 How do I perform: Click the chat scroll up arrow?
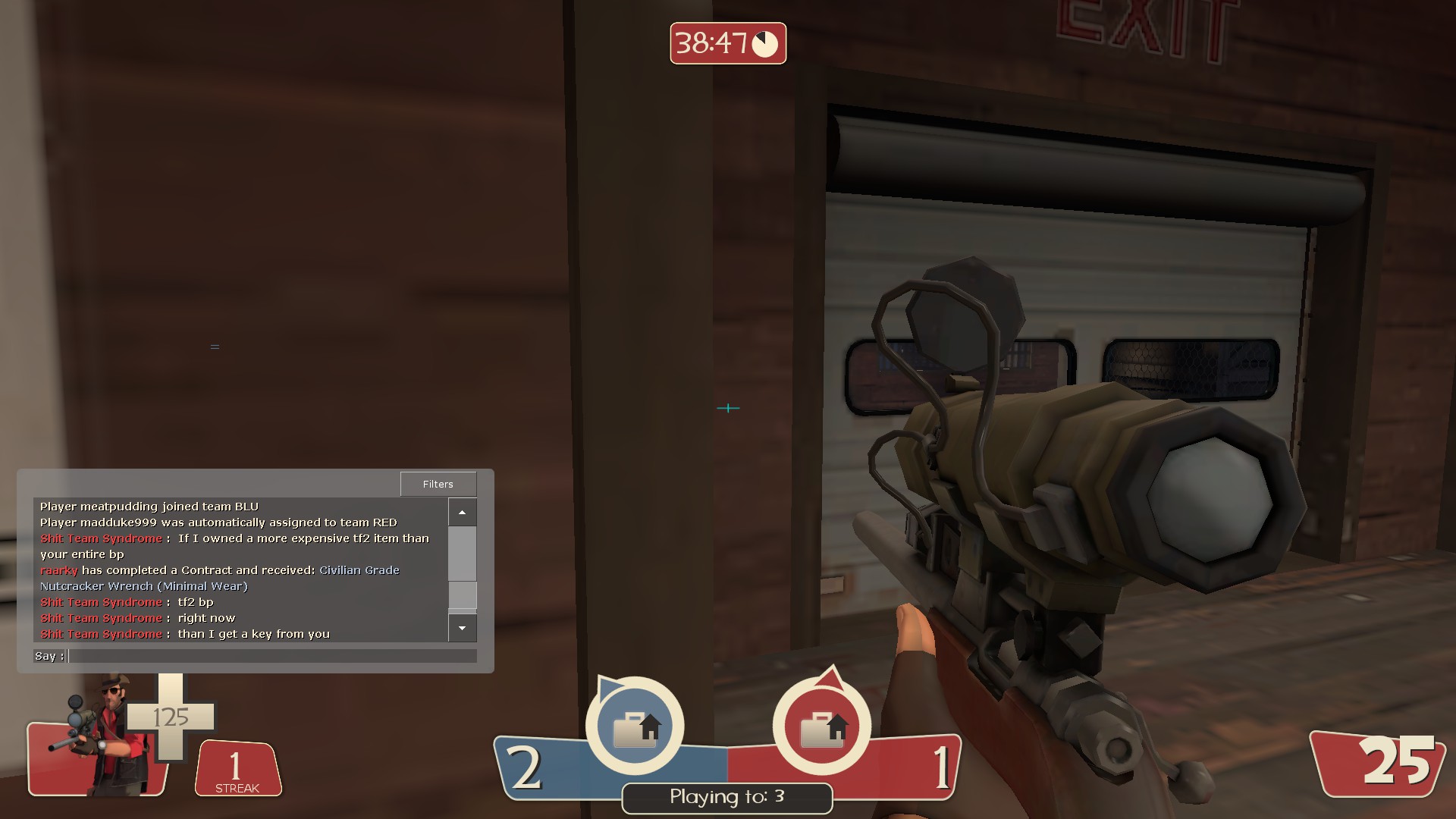[x=462, y=513]
